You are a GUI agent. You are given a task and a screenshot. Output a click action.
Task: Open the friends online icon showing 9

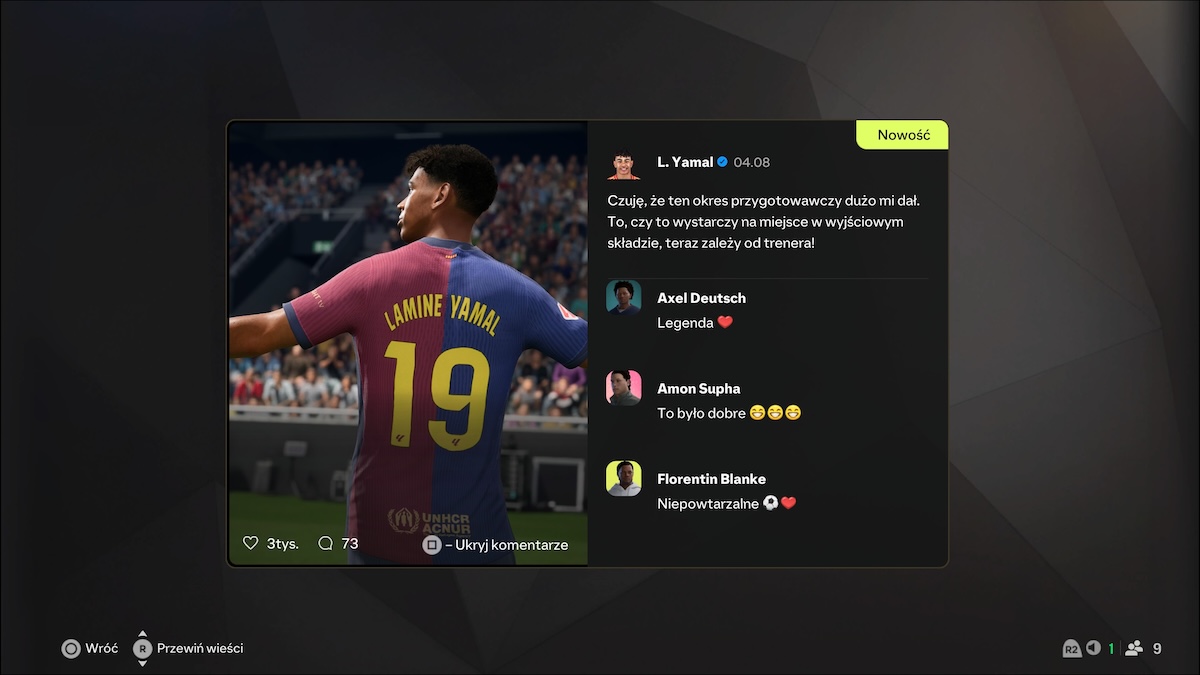(1134, 648)
